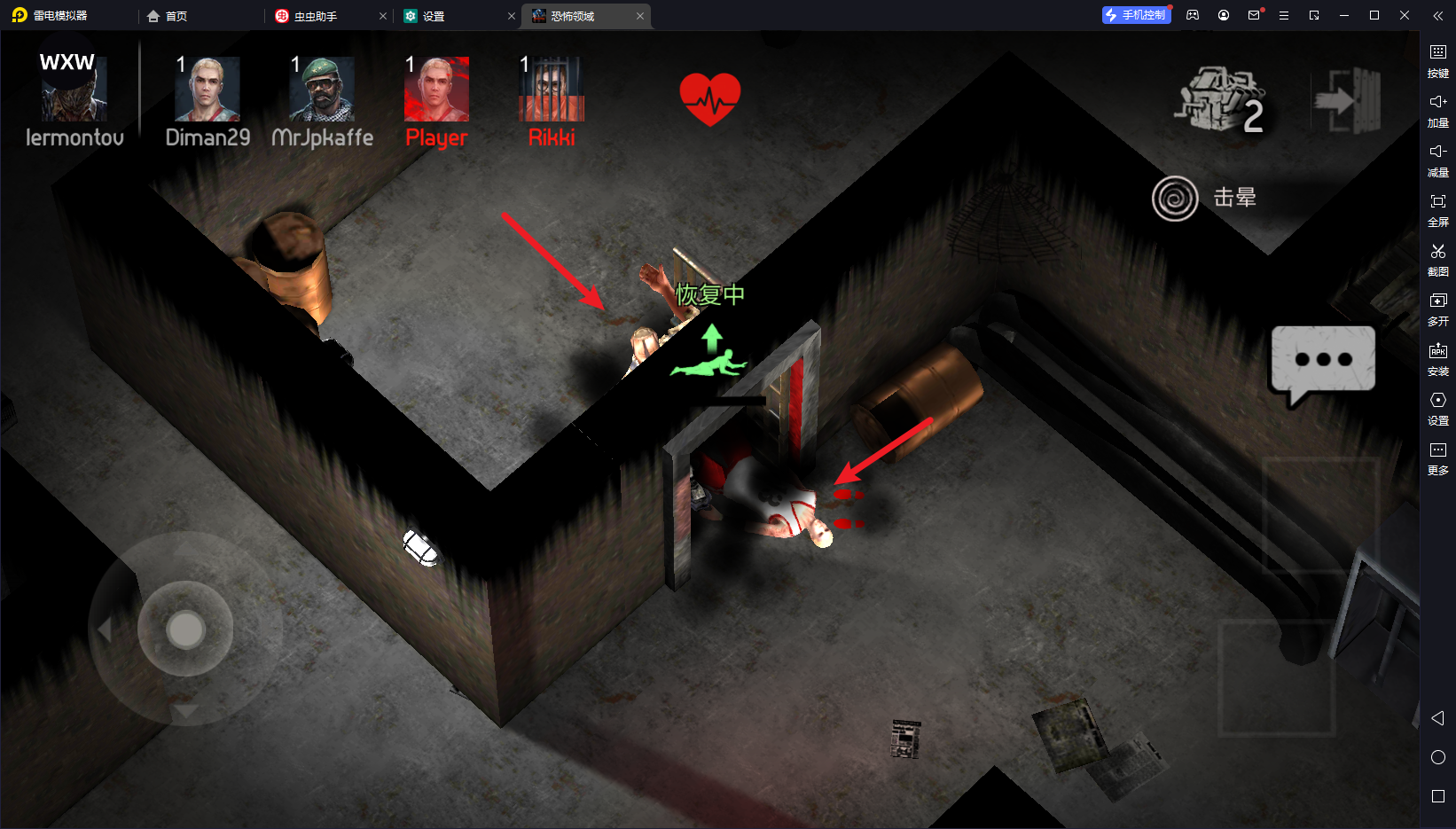Click the virtual joystick thumb knob
The width and height of the screenshot is (1456, 829).
[x=185, y=630]
